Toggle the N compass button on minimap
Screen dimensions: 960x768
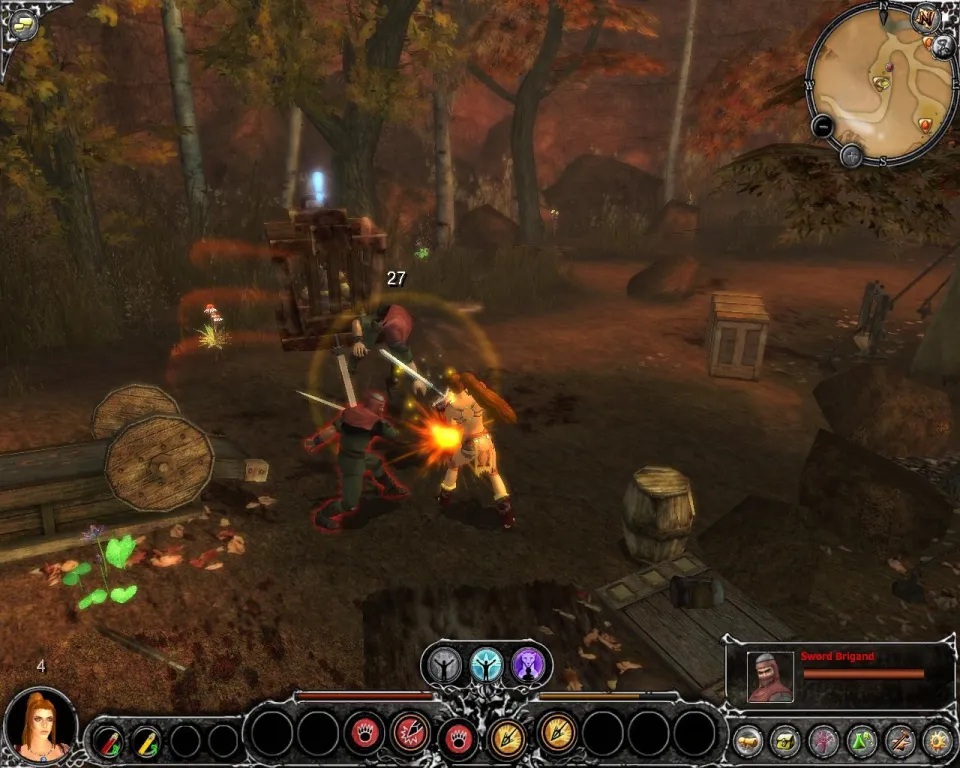click(x=925, y=17)
